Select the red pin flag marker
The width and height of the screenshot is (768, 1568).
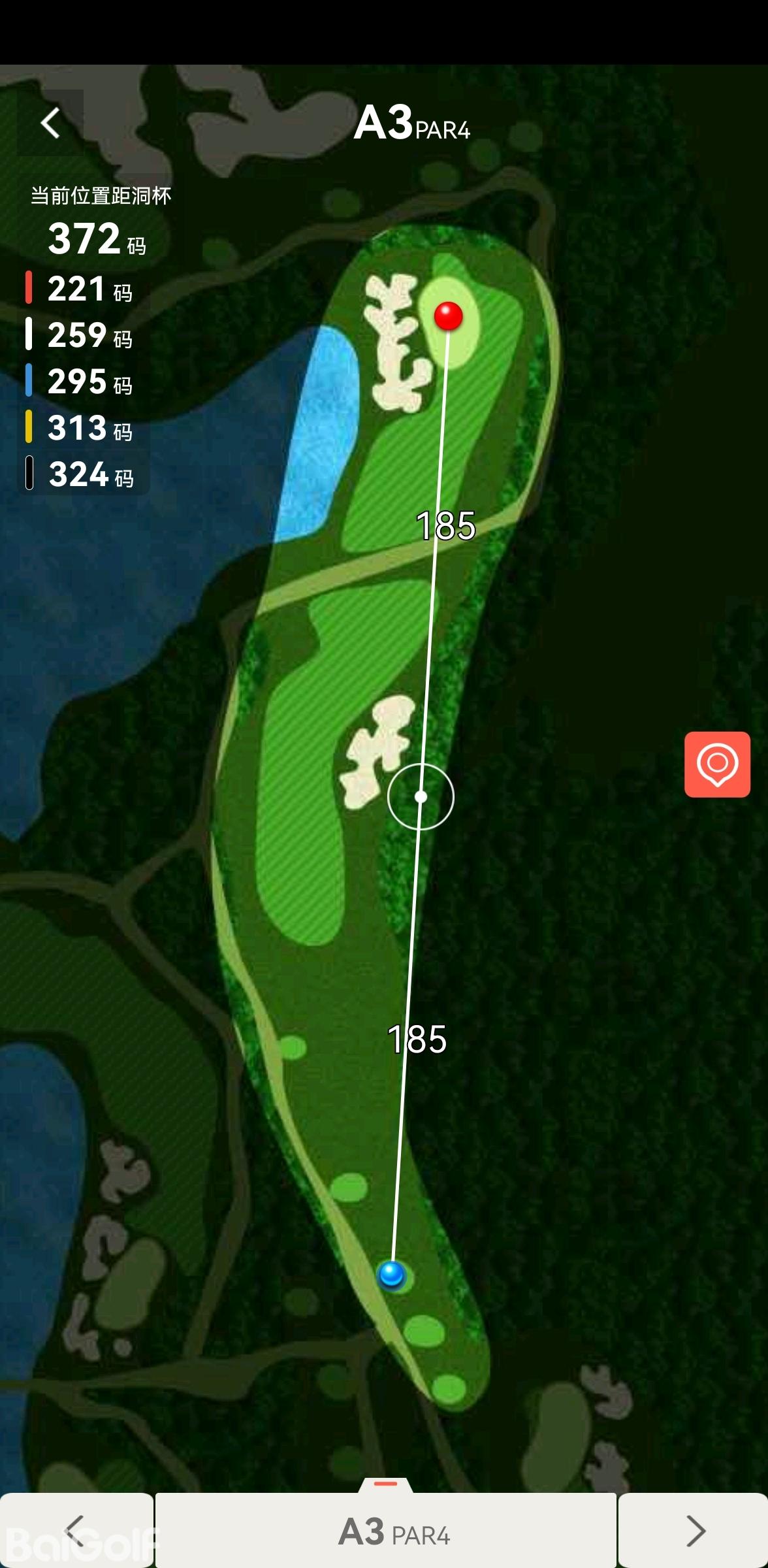tap(449, 316)
